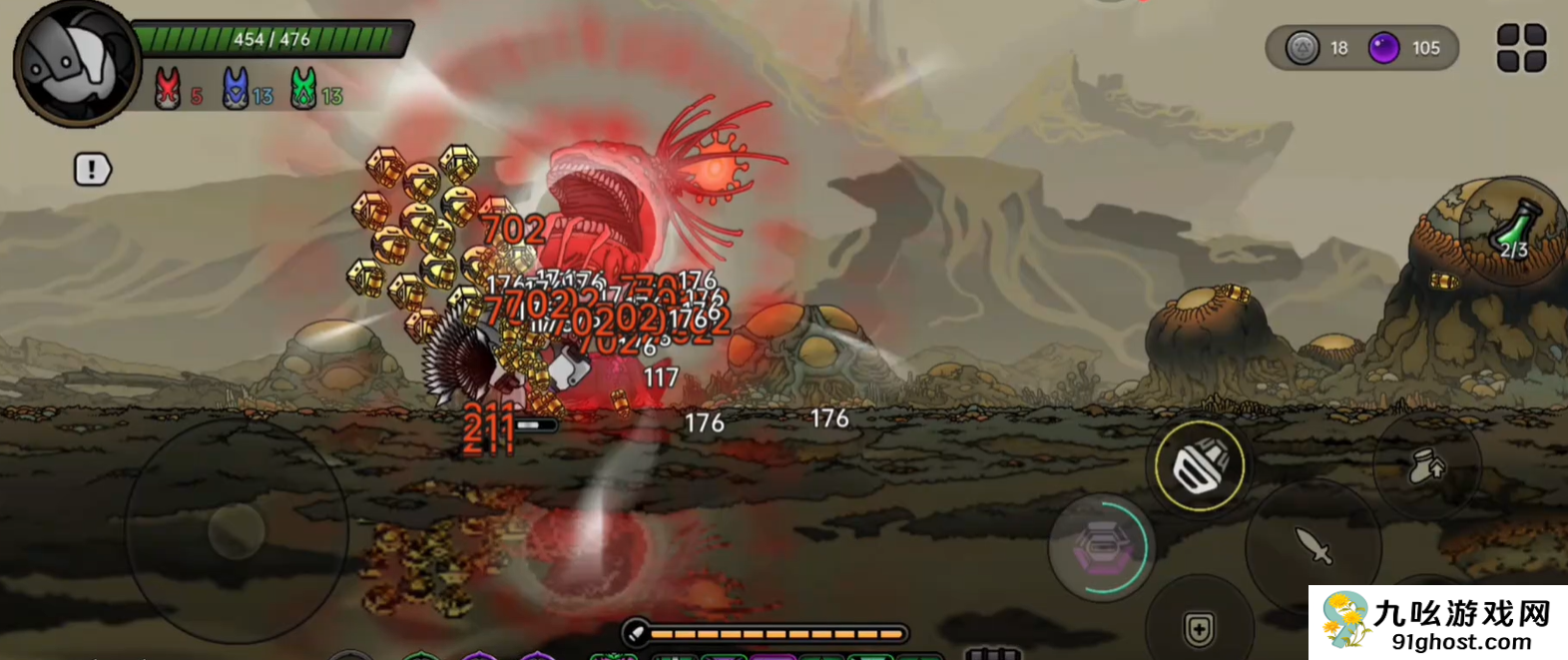Activate the shield with plus button

coord(1199,629)
